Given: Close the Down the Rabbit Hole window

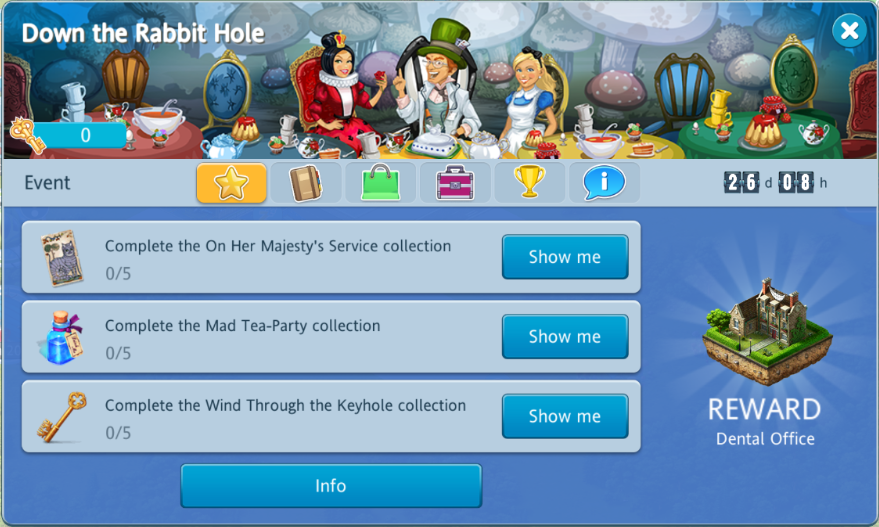Looking at the screenshot, I should coord(849,31).
